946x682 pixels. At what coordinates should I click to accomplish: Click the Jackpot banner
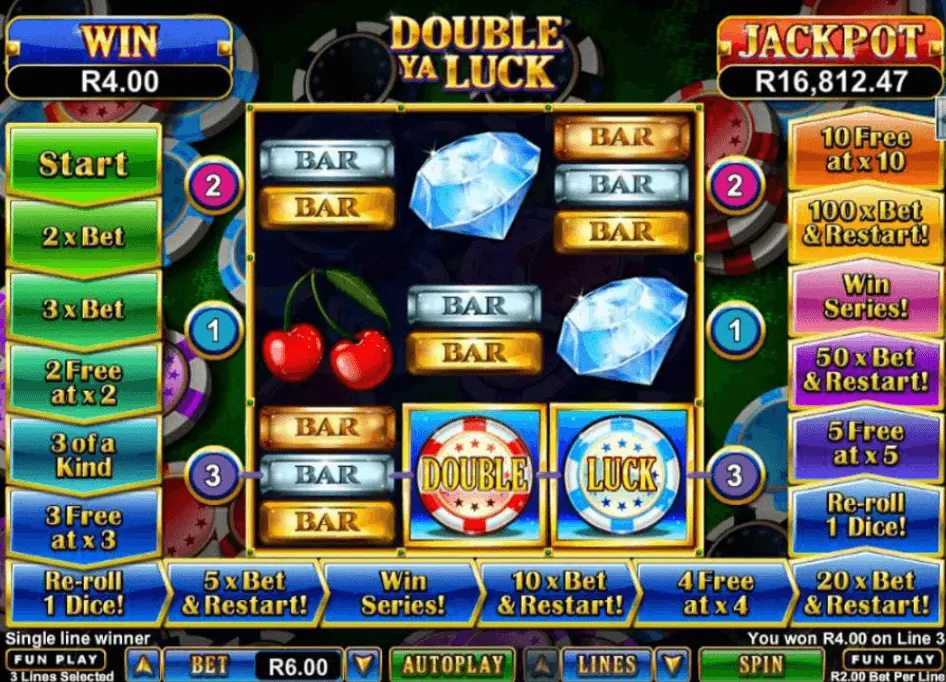click(x=830, y=42)
